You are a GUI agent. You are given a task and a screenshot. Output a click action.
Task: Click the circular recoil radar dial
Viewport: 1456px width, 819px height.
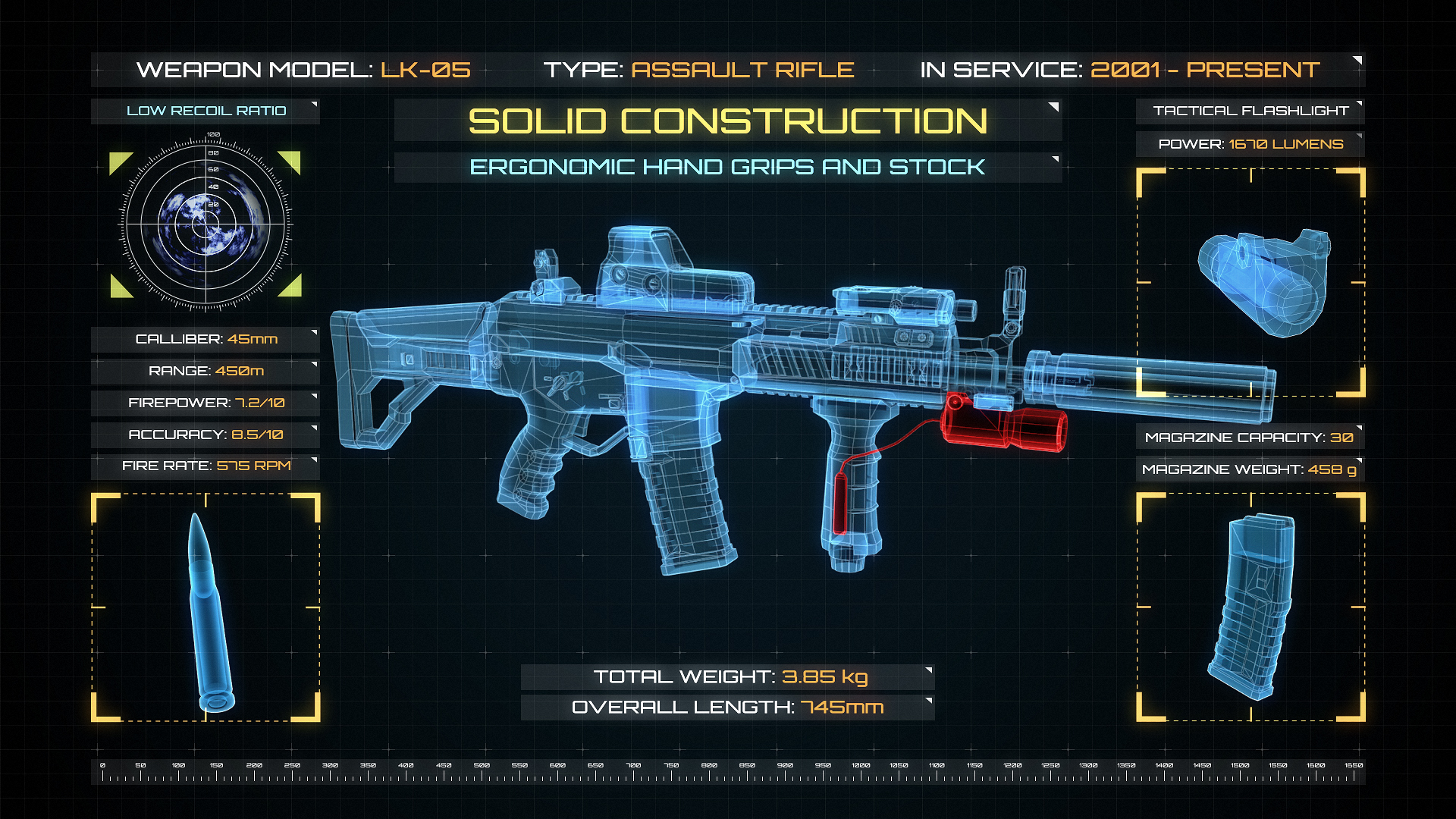206,224
